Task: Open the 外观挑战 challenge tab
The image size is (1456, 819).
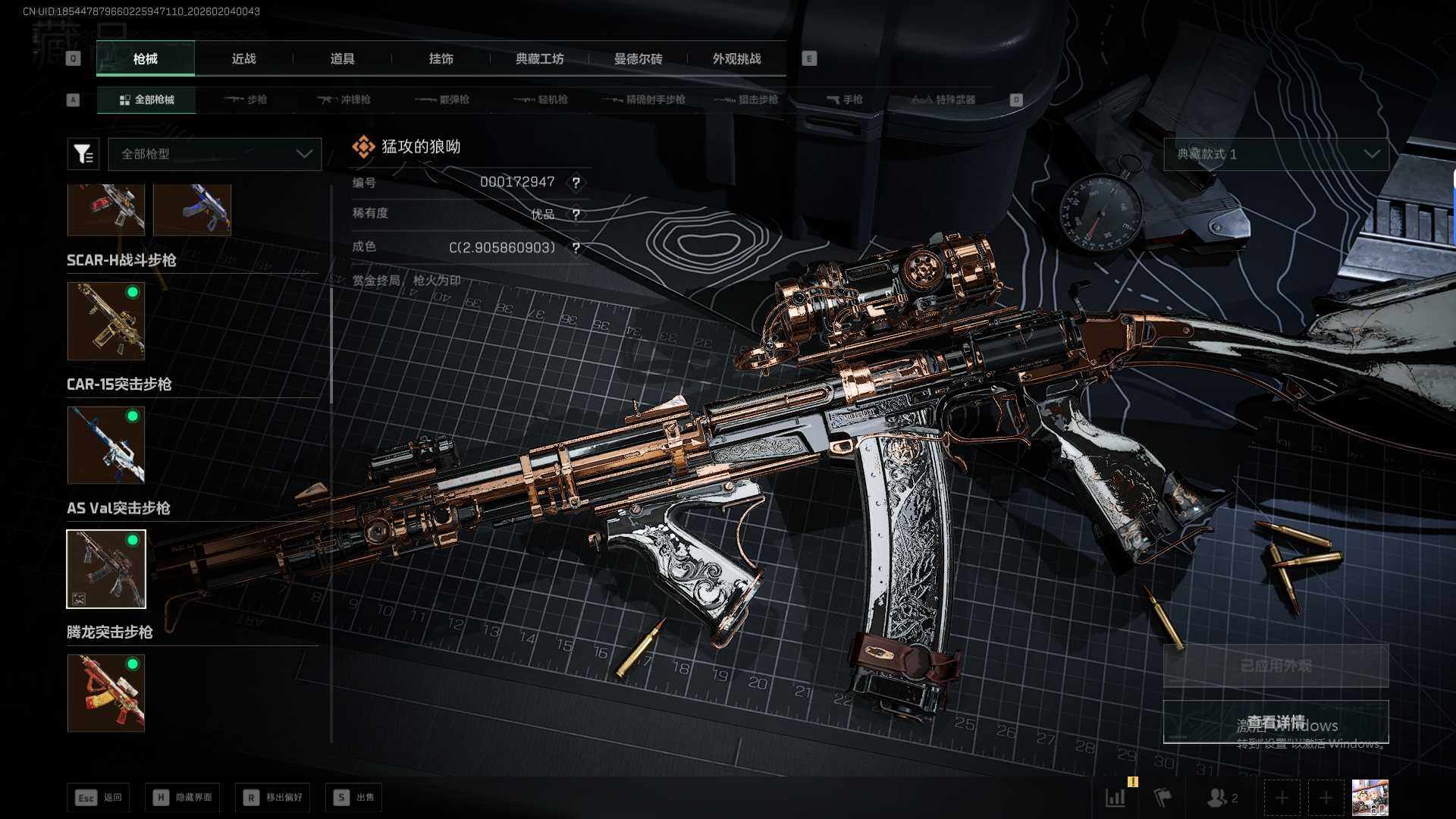Action: coord(736,58)
